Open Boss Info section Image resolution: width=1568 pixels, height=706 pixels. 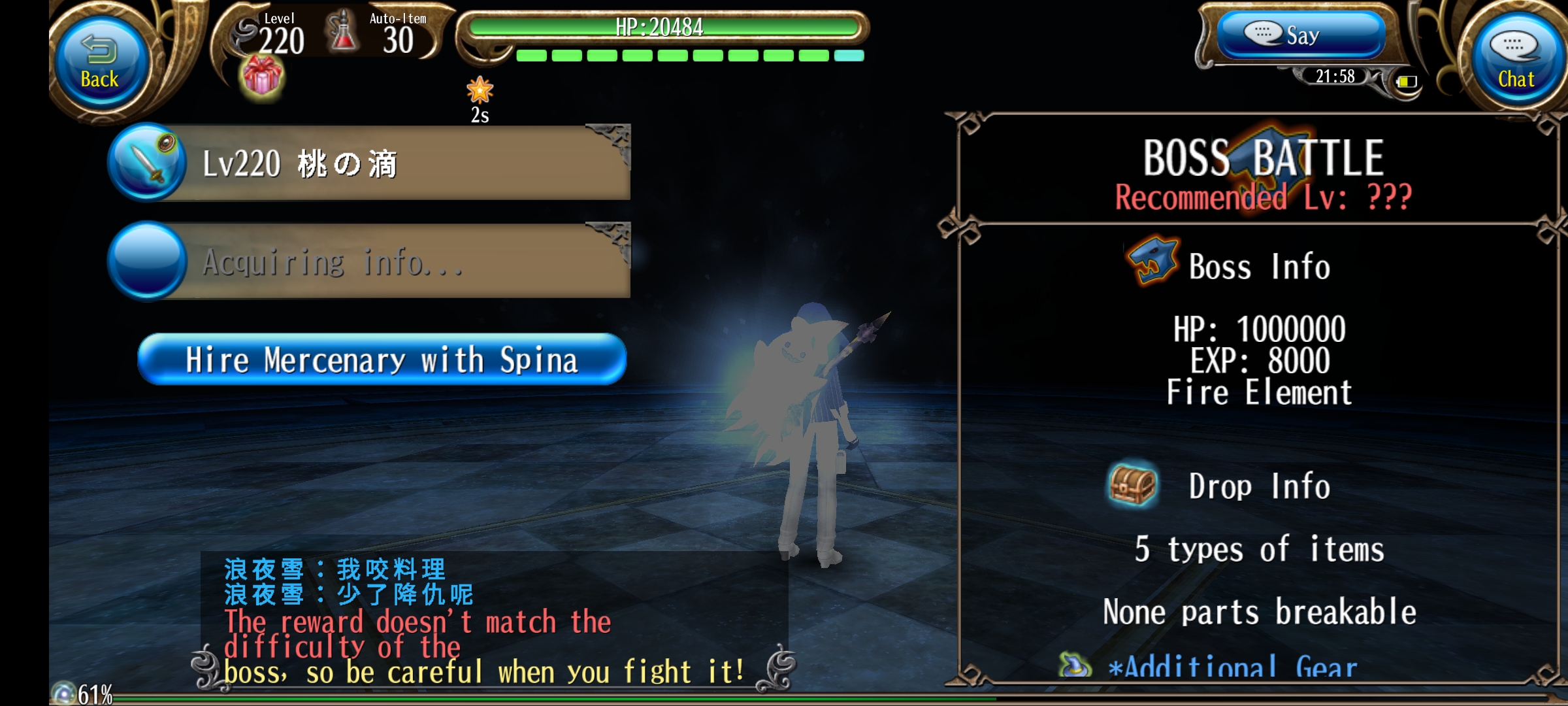tap(1228, 266)
